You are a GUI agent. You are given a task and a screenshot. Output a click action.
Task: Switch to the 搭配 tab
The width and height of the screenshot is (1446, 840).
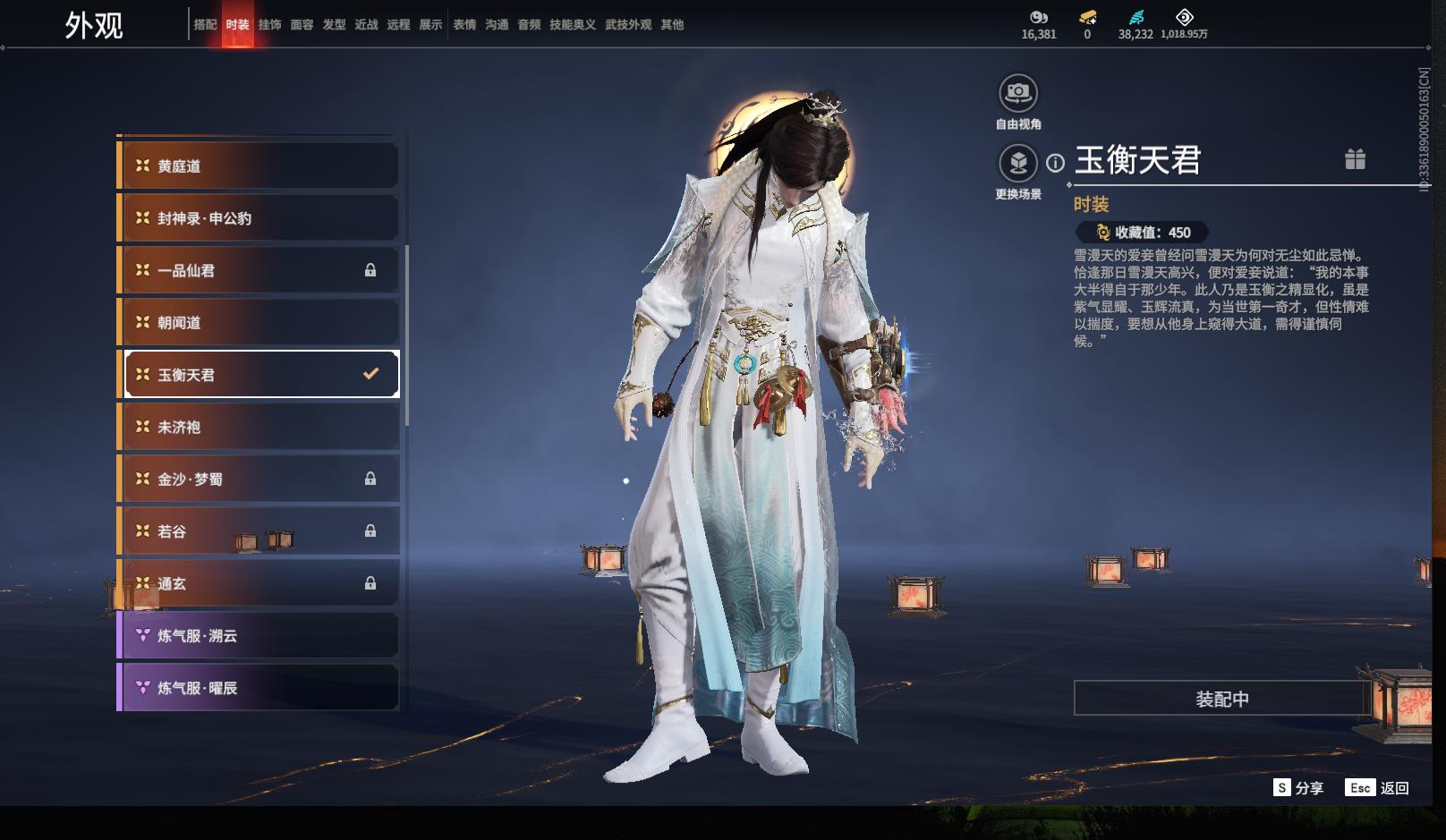point(205,25)
